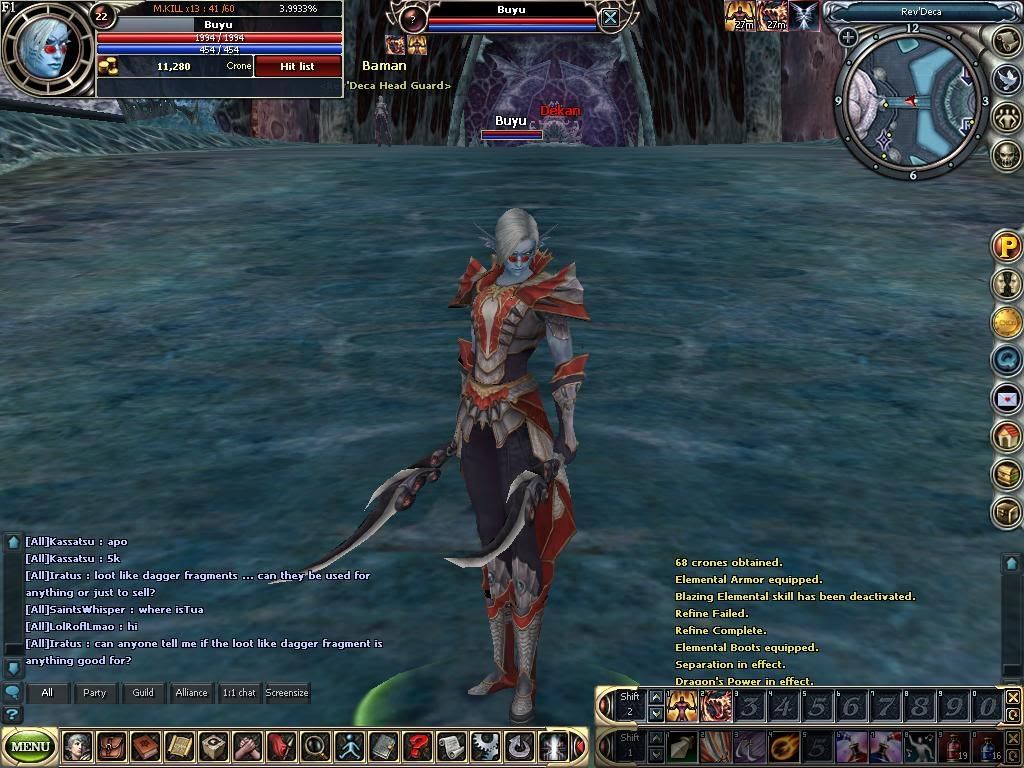The image size is (1024, 768).
Task: Open the gear settings icon
Action: tap(485, 746)
